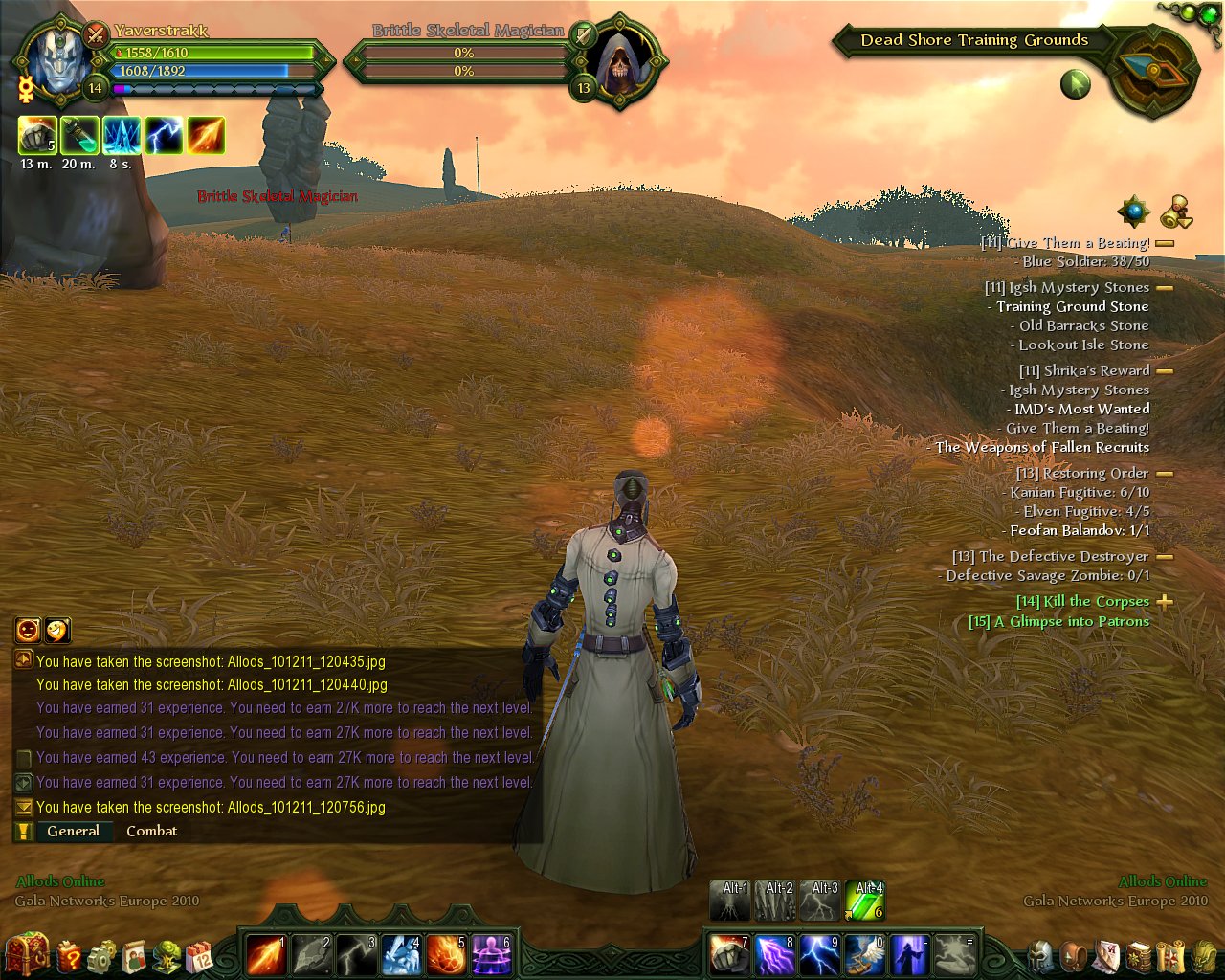Open the treasure chest item shop icon
The height and width of the screenshot is (980, 1225).
tap(26, 953)
